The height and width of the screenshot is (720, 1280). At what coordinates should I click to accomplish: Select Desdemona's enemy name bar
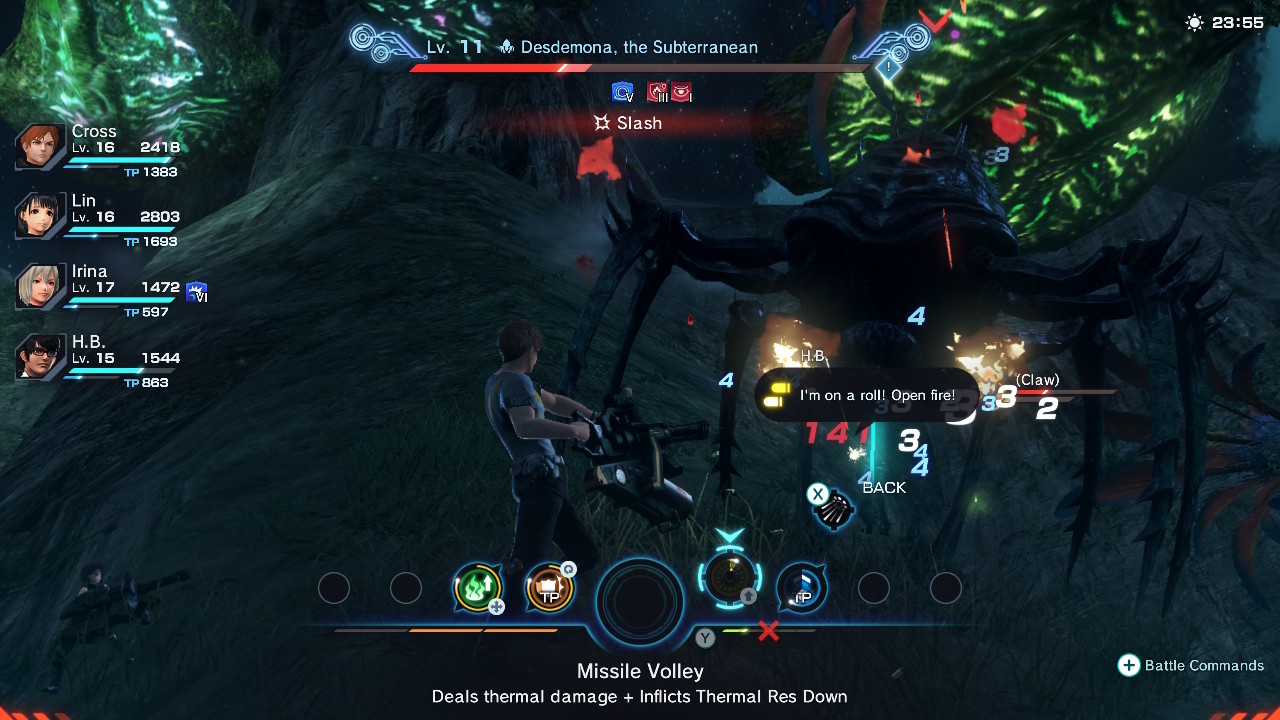[640, 47]
